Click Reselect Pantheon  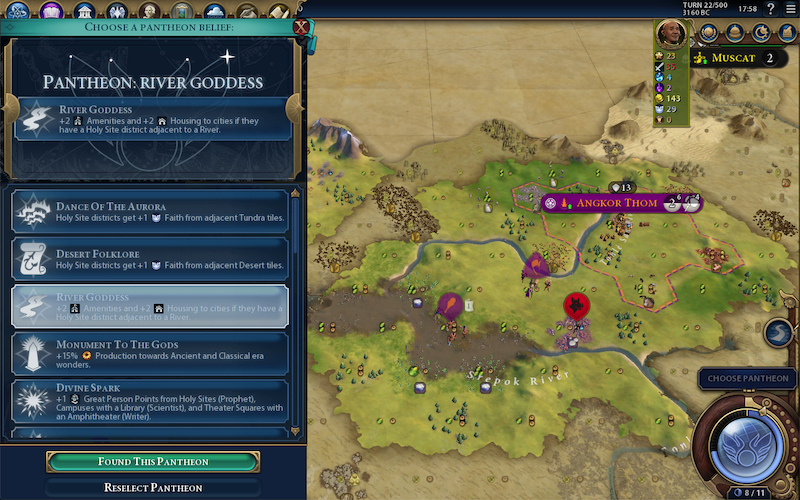click(x=153, y=488)
